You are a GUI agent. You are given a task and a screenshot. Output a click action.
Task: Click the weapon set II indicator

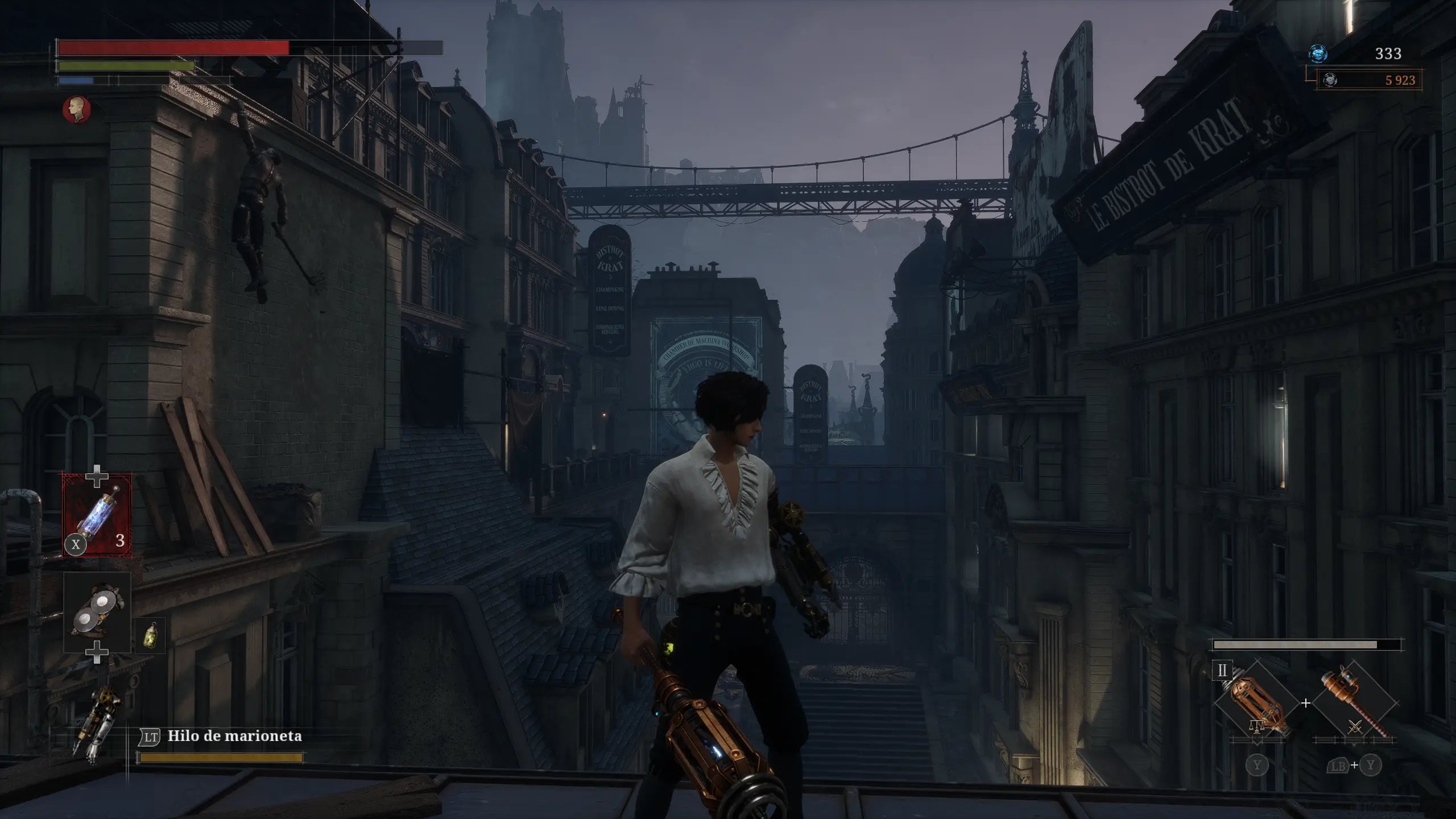[x=1222, y=671]
